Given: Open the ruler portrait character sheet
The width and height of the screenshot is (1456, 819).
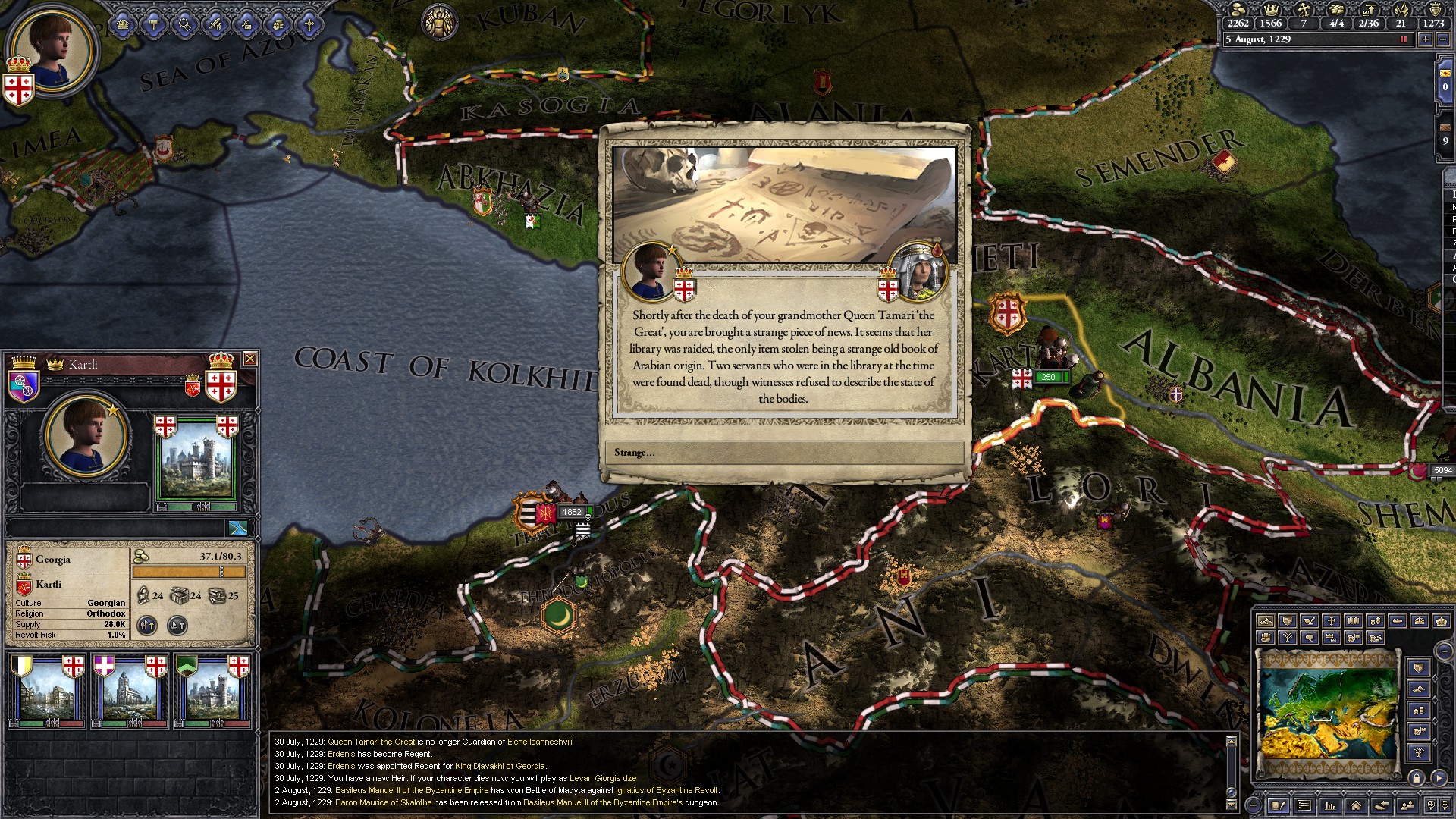Looking at the screenshot, I should pos(52,50).
